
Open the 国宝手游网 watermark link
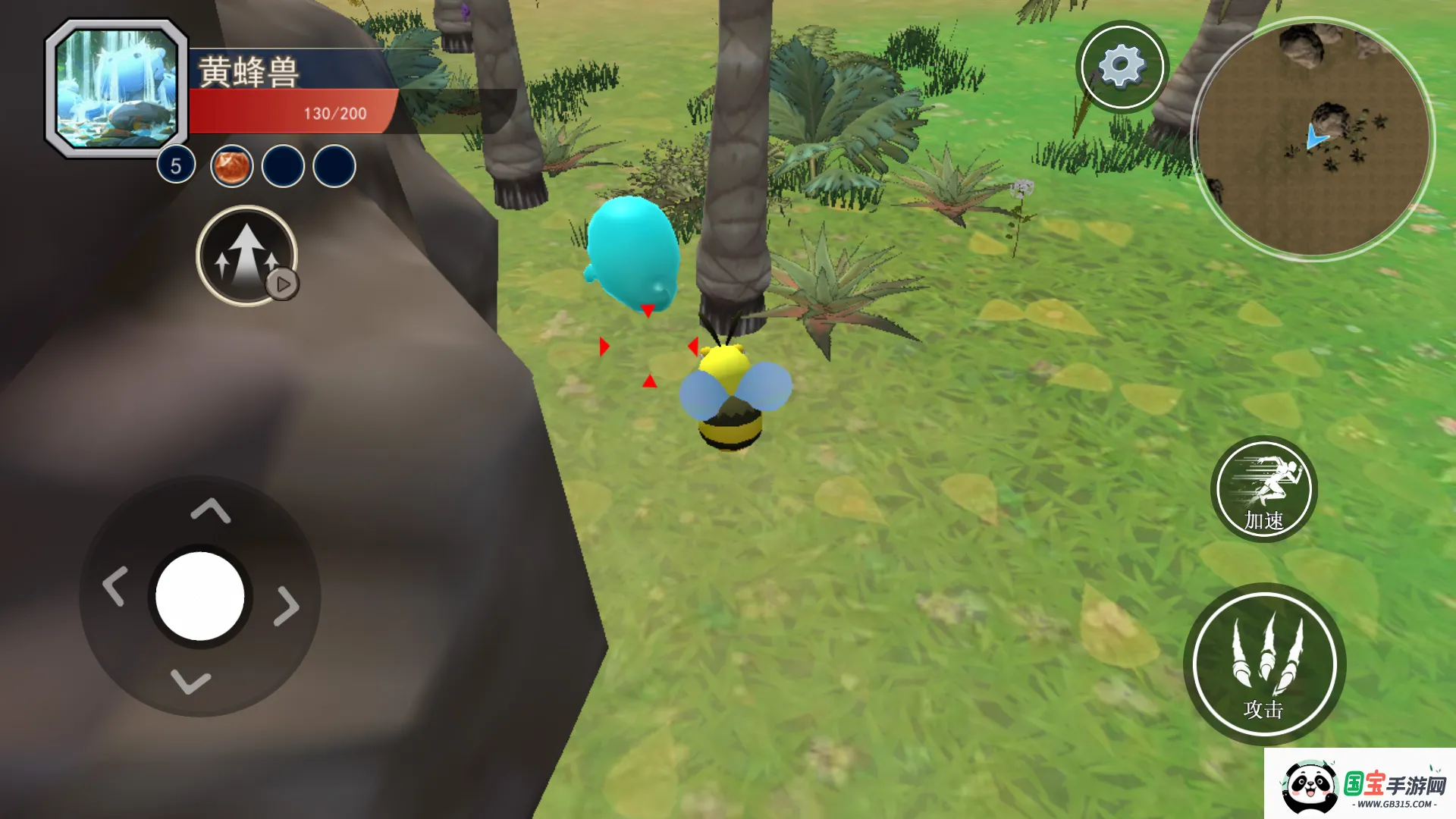pos(1360,784)
